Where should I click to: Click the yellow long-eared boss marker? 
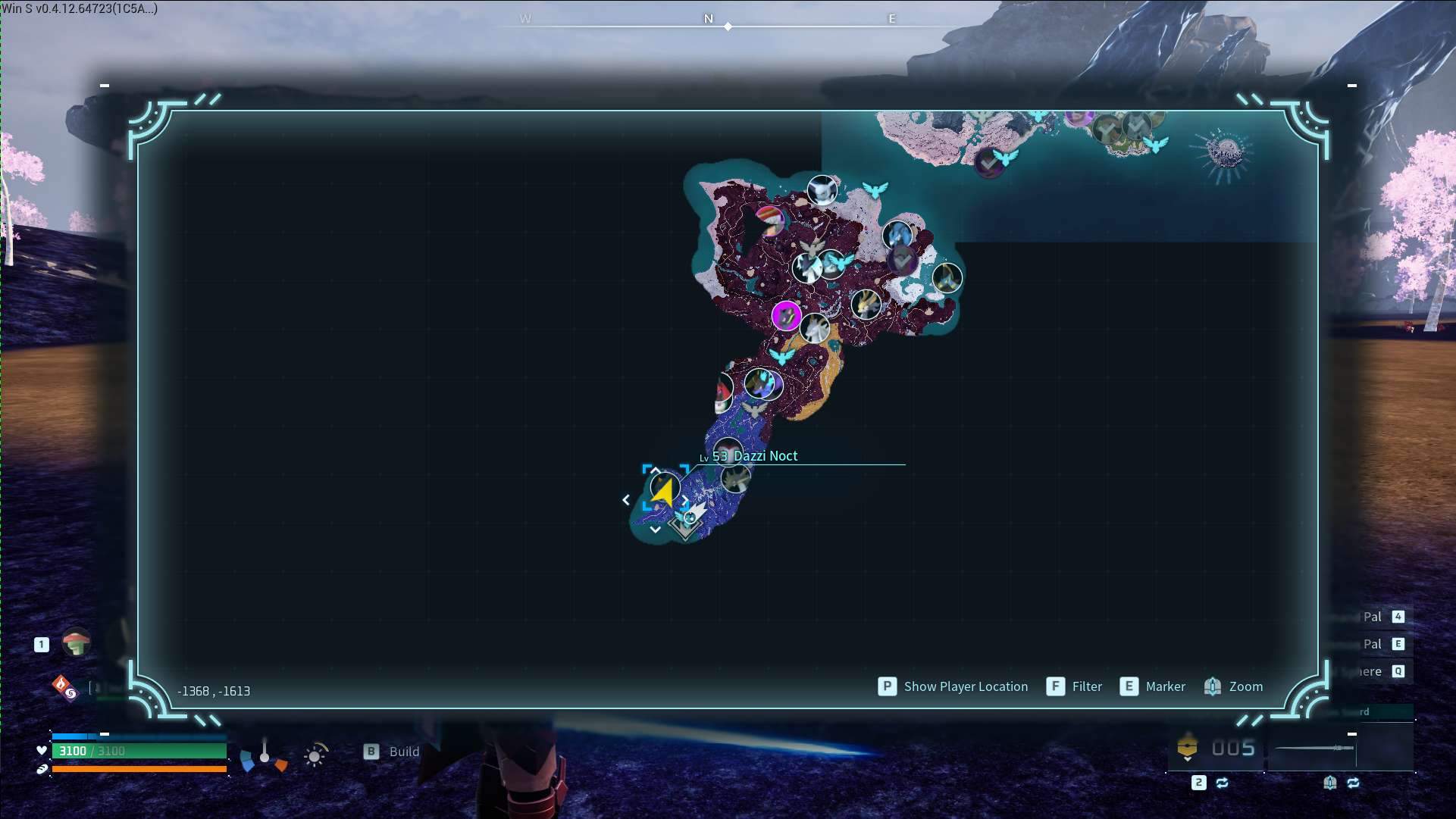coord(866,305)
